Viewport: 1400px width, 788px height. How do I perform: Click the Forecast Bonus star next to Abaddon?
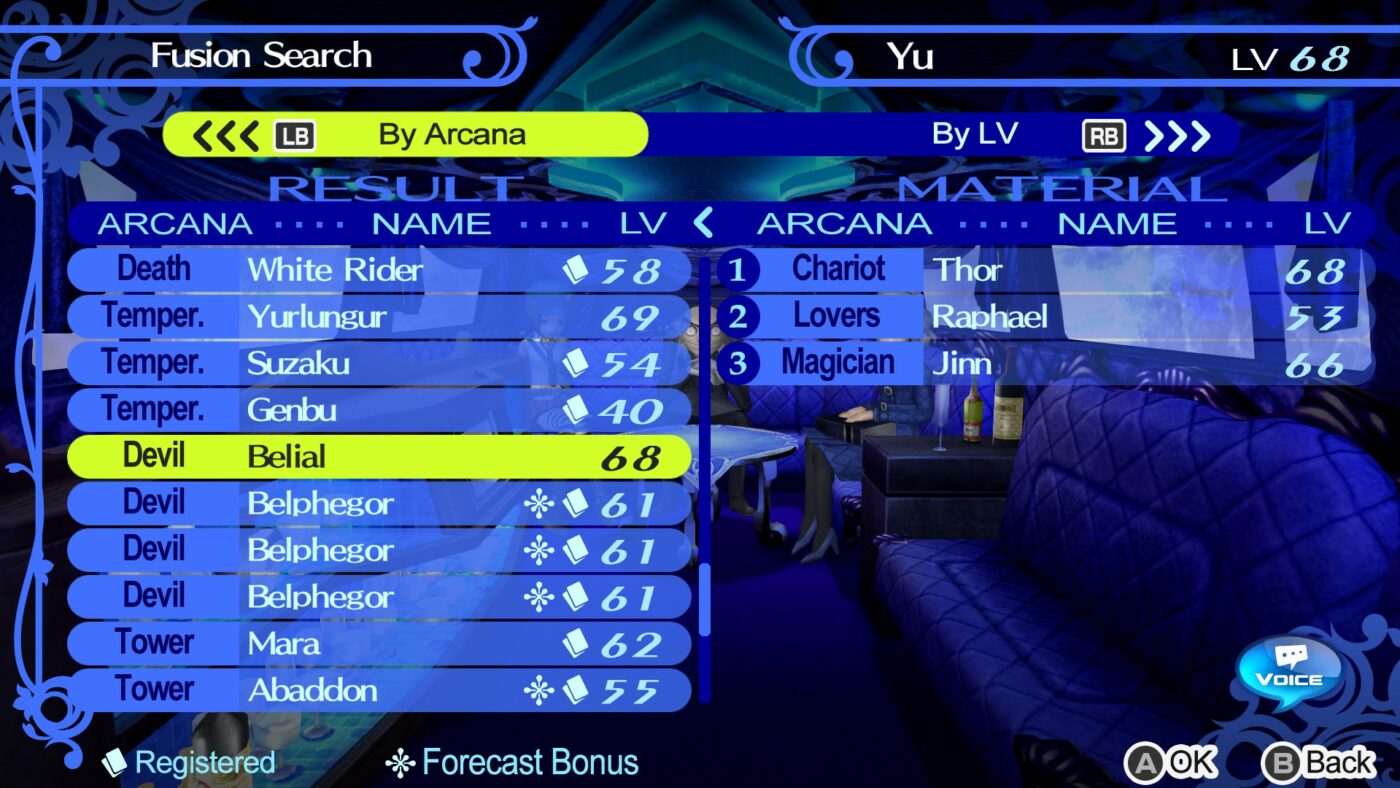[x=541, y=690]
